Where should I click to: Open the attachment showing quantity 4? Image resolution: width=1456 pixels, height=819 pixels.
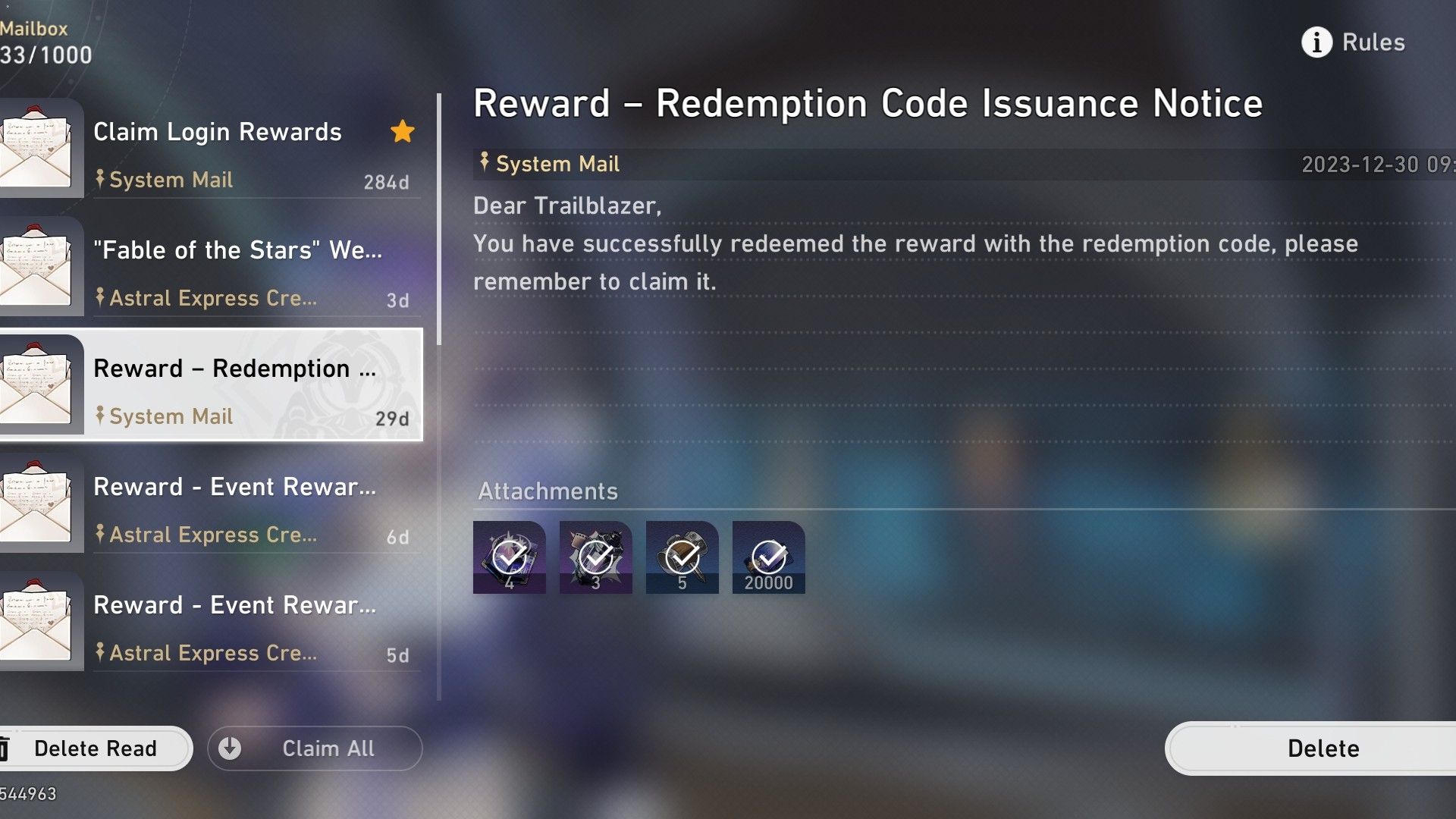(x=509, y=556)
